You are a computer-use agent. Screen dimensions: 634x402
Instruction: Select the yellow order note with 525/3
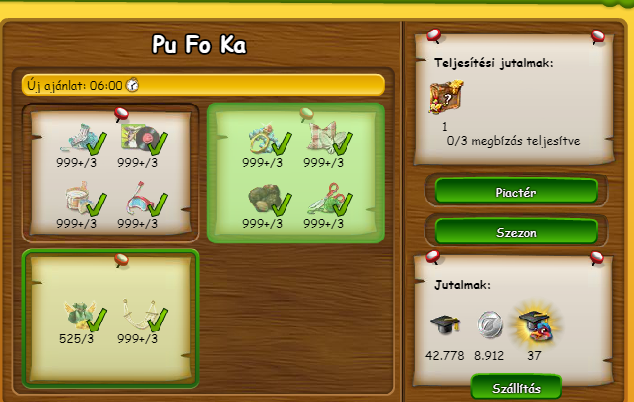pyautogui.click(x=111, y=318)
